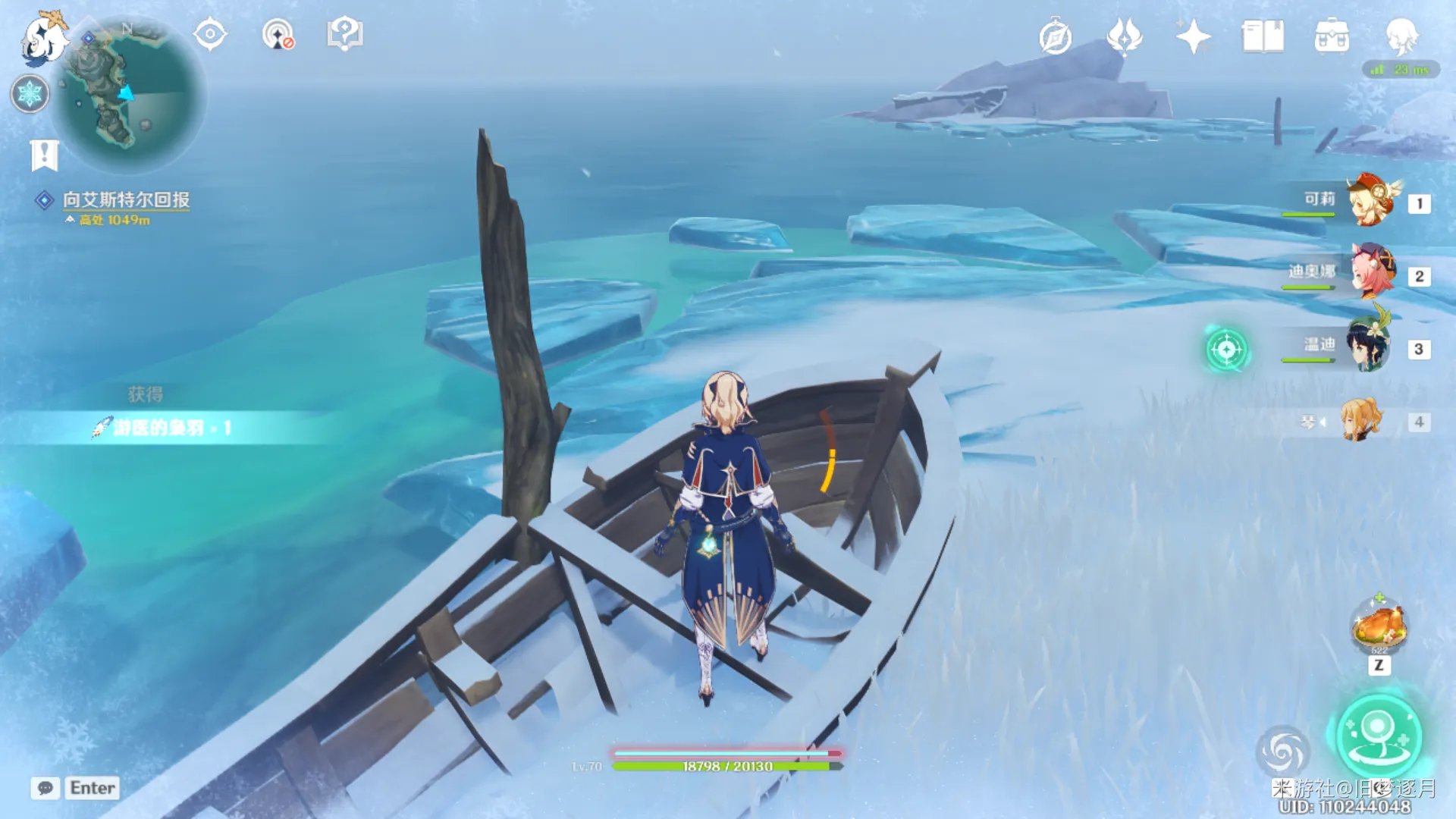Screen dimensions: 1456x819
Task: Open the inventory backpack icon
Action: [1332, 36]
